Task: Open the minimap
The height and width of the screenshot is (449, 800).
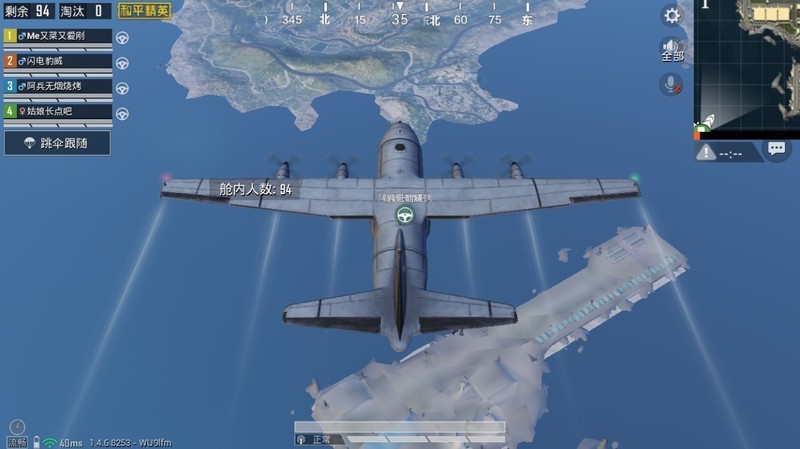Action: click(747, 67)
